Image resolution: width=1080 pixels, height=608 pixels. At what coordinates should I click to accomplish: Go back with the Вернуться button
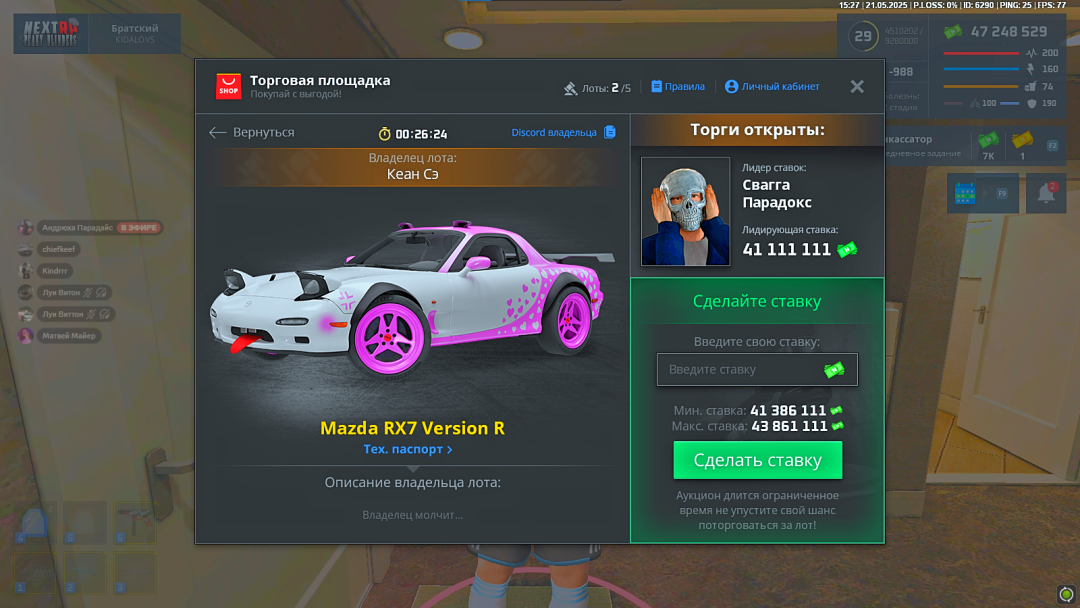(x=252, y=133)
